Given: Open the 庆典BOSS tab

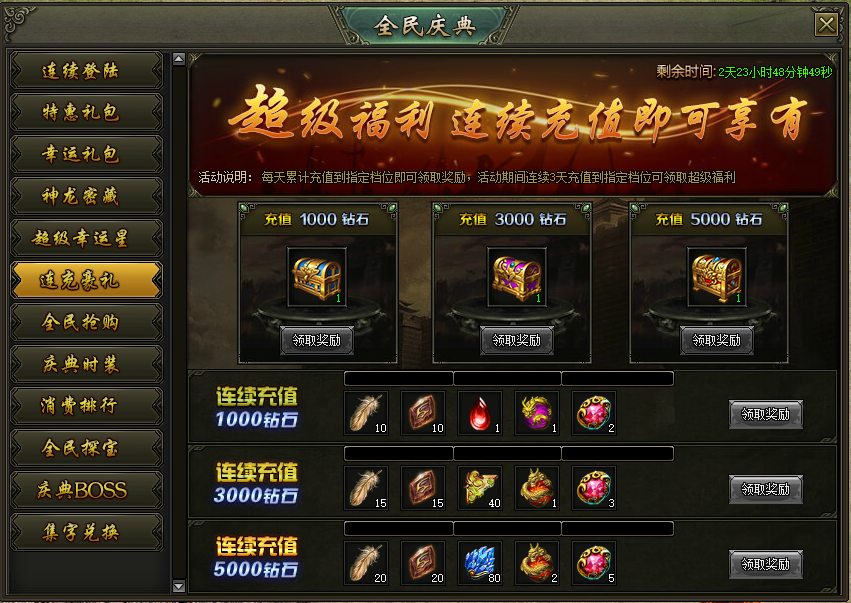Looking at the screenshot, I should tap(86, 489).
